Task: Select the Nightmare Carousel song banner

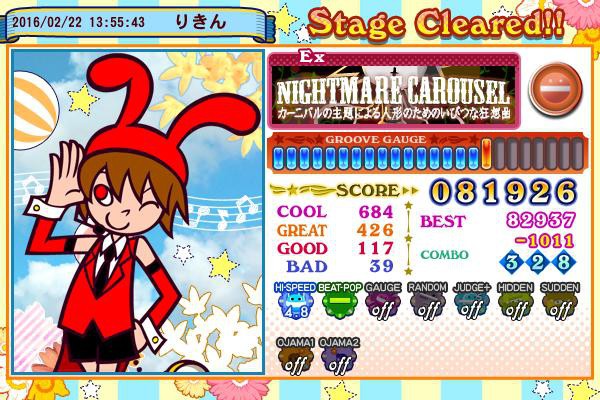Action: coord(394,90)
